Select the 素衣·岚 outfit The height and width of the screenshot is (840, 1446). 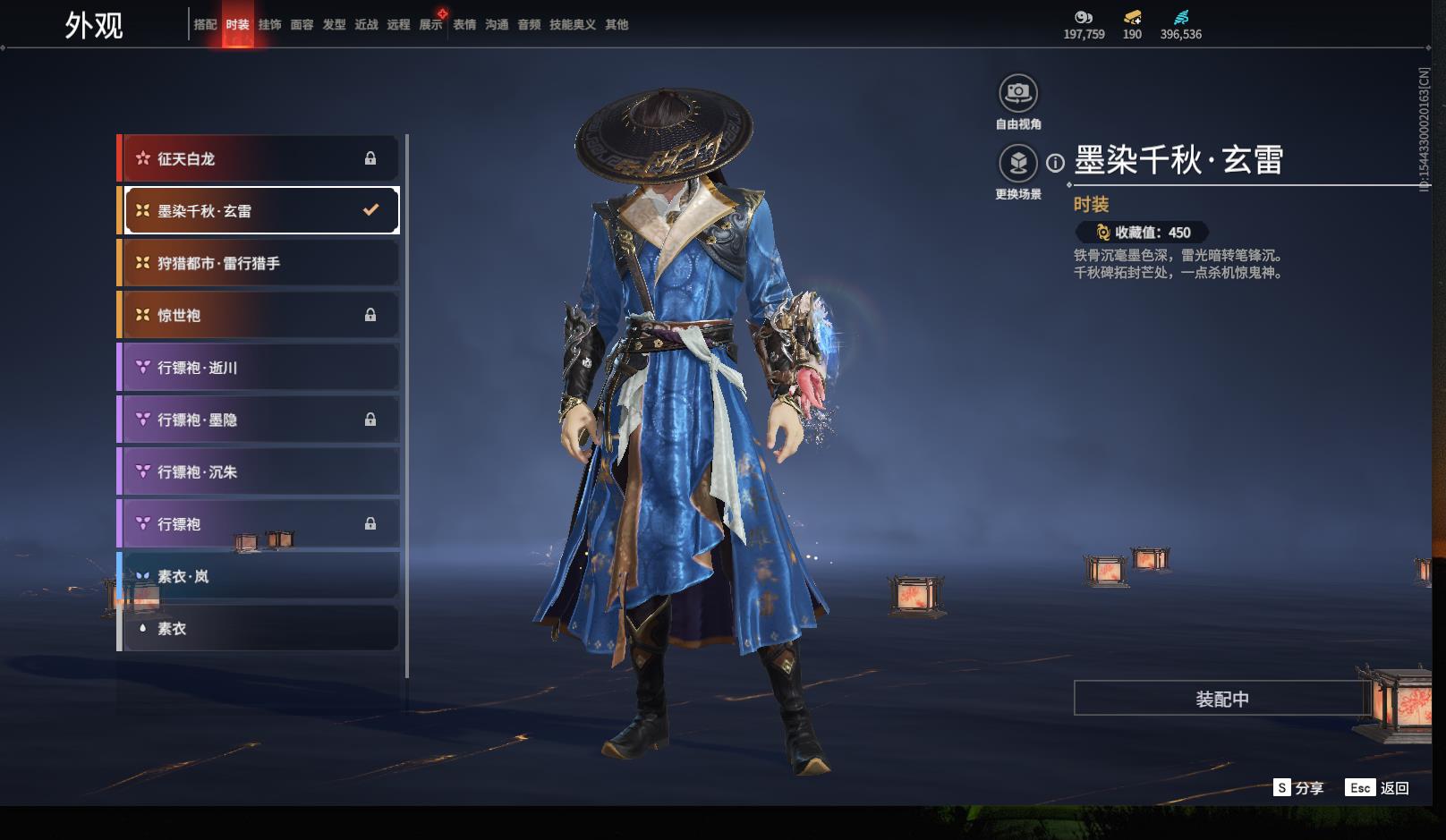[x=259, y=576]
